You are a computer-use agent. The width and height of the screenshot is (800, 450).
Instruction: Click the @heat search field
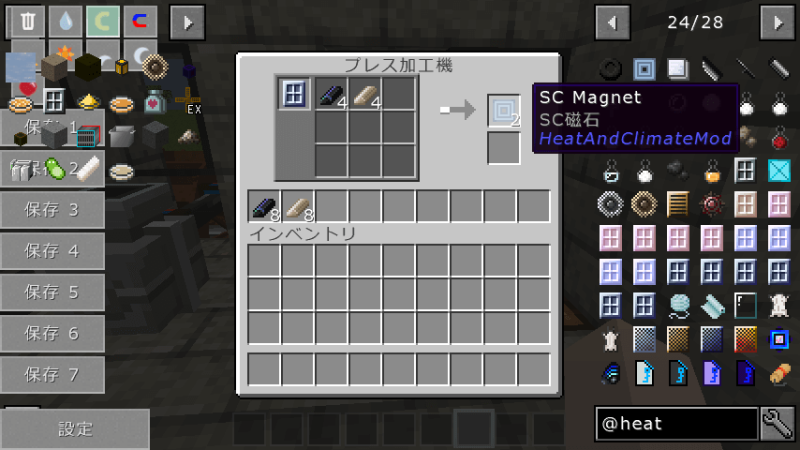coord(675,424)
